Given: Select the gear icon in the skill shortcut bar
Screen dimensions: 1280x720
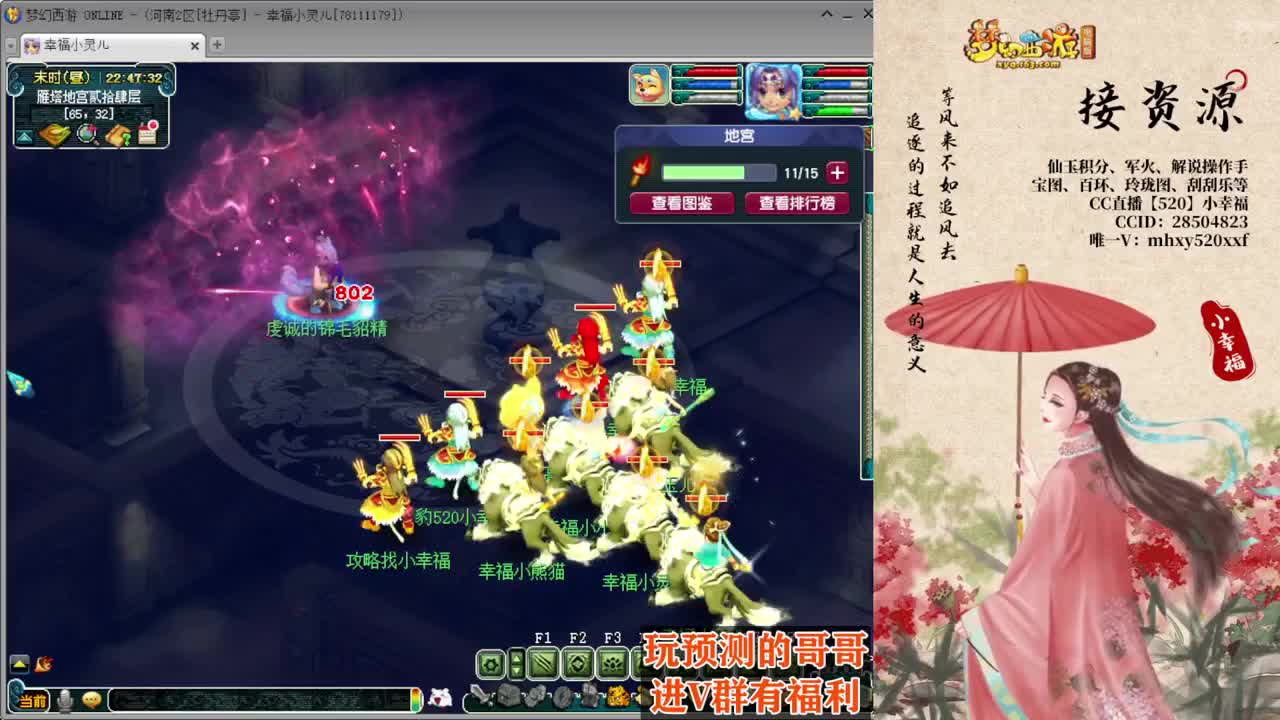Looking at the screenshot, I should pos(490,663).
